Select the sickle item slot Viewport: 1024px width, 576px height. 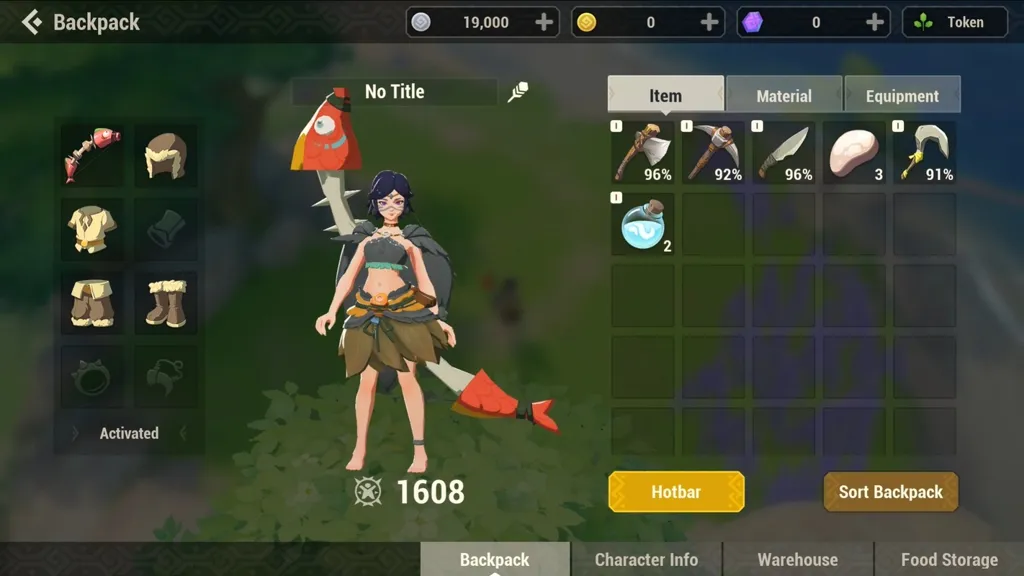coord(924,153)
